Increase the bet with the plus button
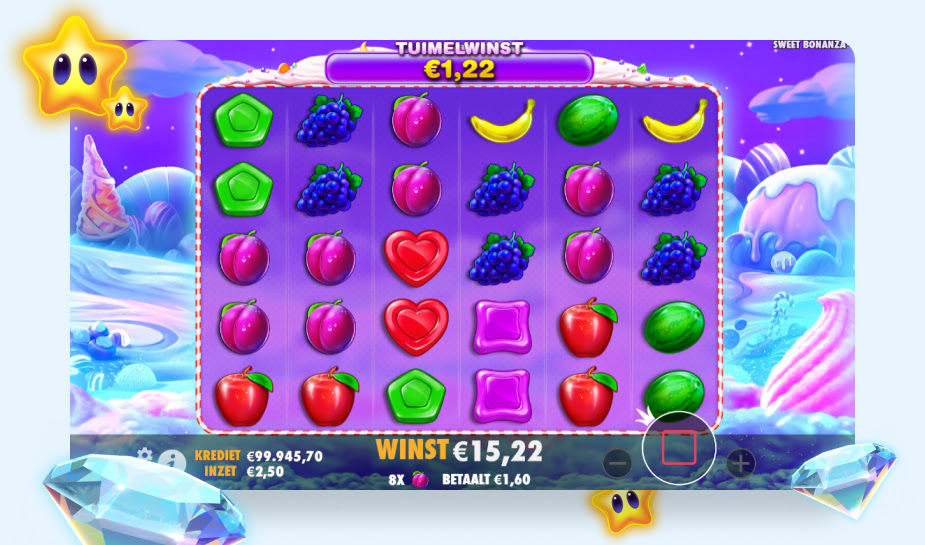Viewport: 925px width, 545px height. tap(740, 462)
